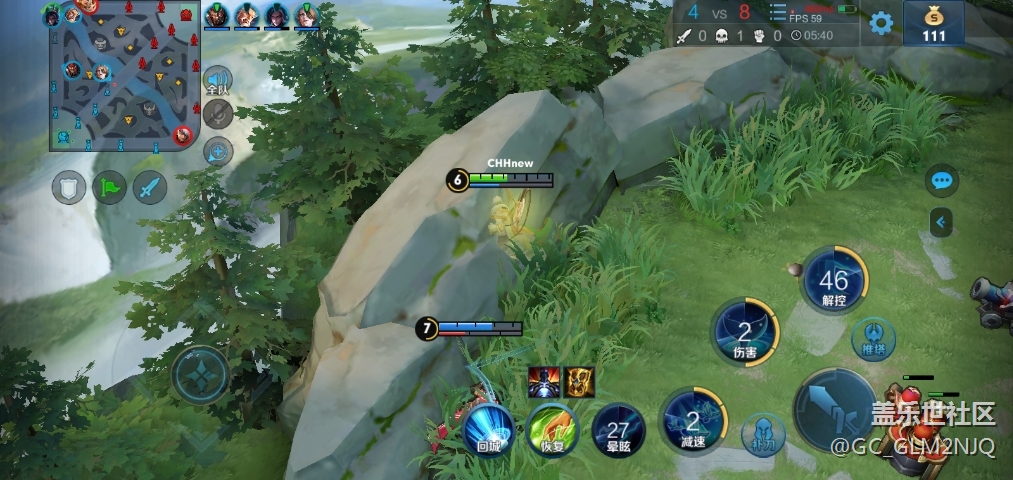This screenshot has height=480, width=1013.
Task: Tap the 推塔 tower attack button
Action: pyautogui.click(x=874, y=337)
